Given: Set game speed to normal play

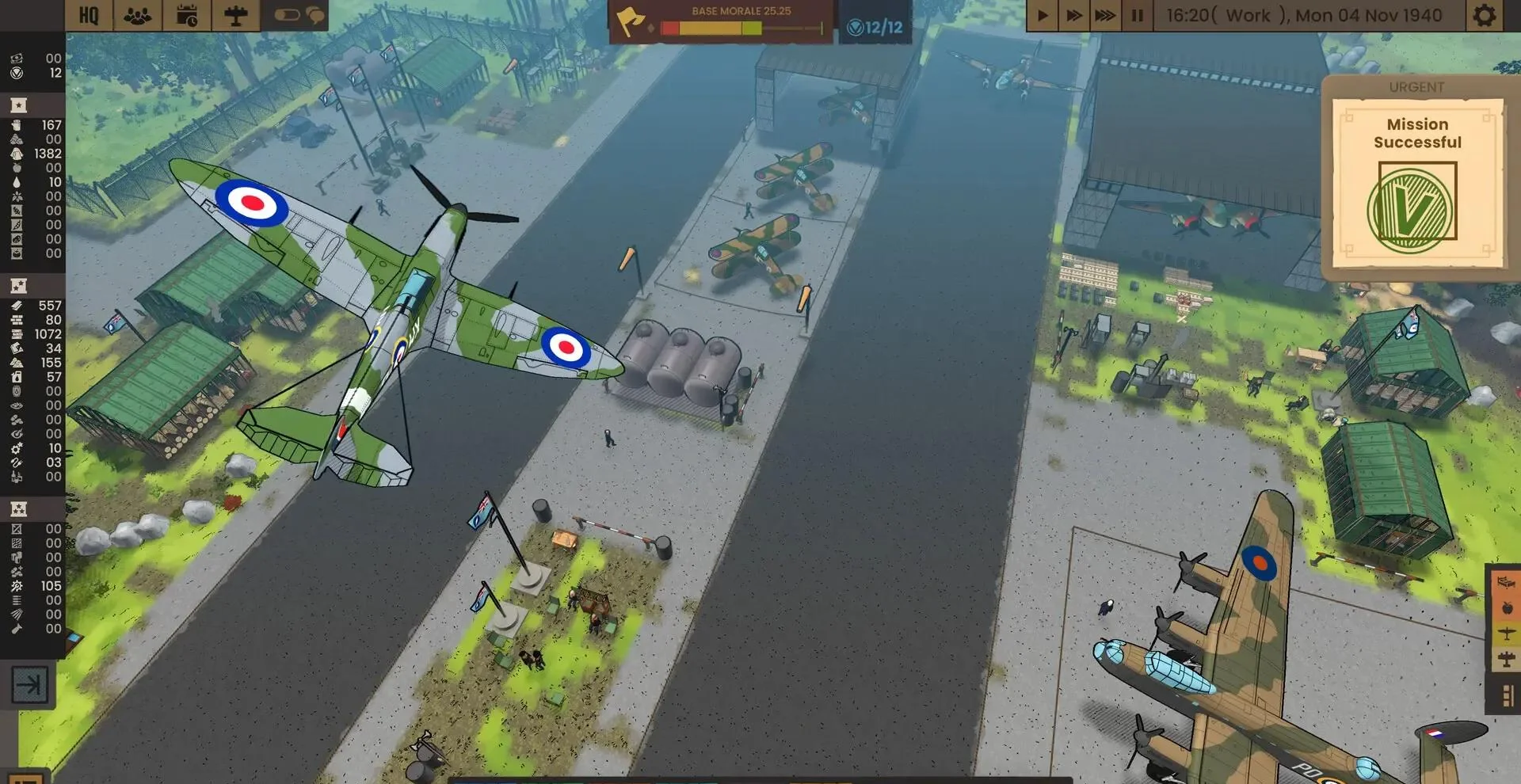Looking at the screenshot, I should (1043, 15).
